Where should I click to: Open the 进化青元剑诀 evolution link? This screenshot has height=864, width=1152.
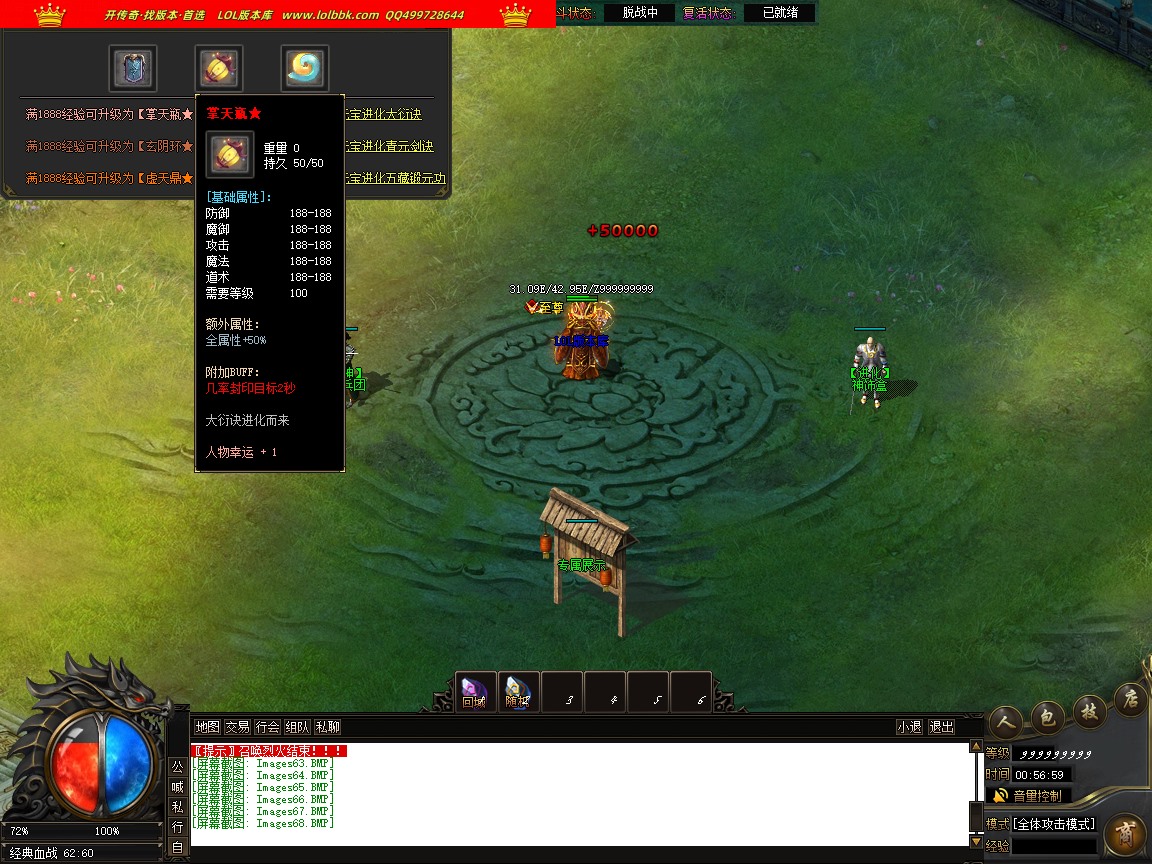391,147
